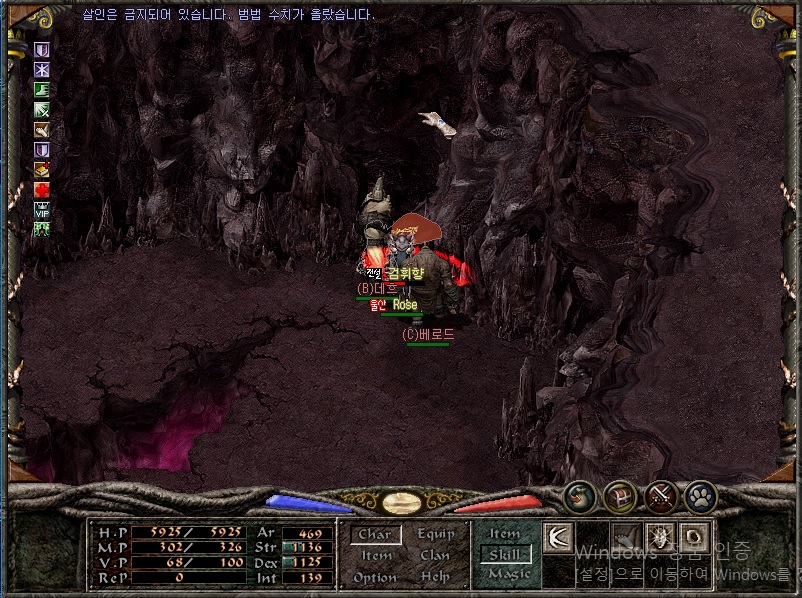Open the Equip panel
Viewport: 802px width, 598px height.
(x=436, y=535)
